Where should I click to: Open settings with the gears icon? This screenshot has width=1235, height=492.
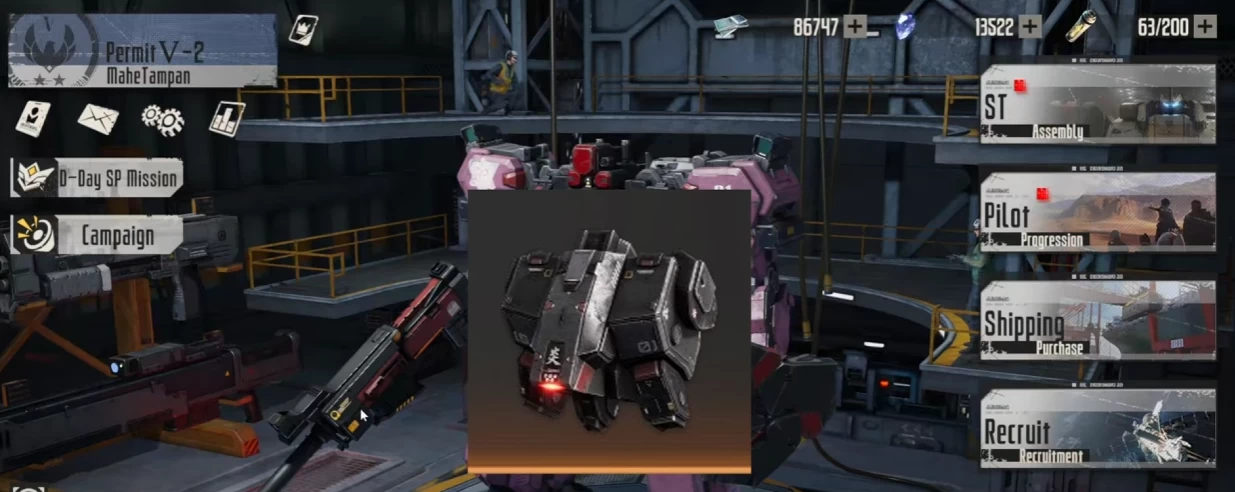162,119
